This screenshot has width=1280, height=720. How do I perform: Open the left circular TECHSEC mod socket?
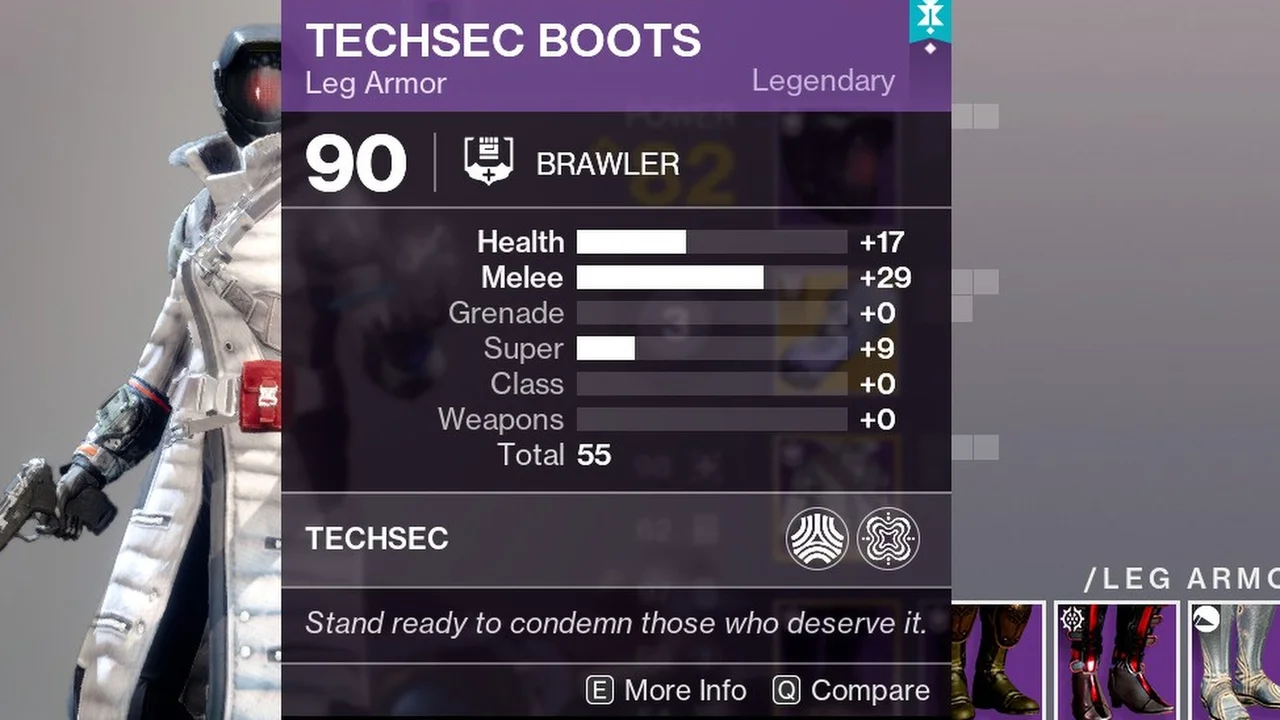point(818,538)
